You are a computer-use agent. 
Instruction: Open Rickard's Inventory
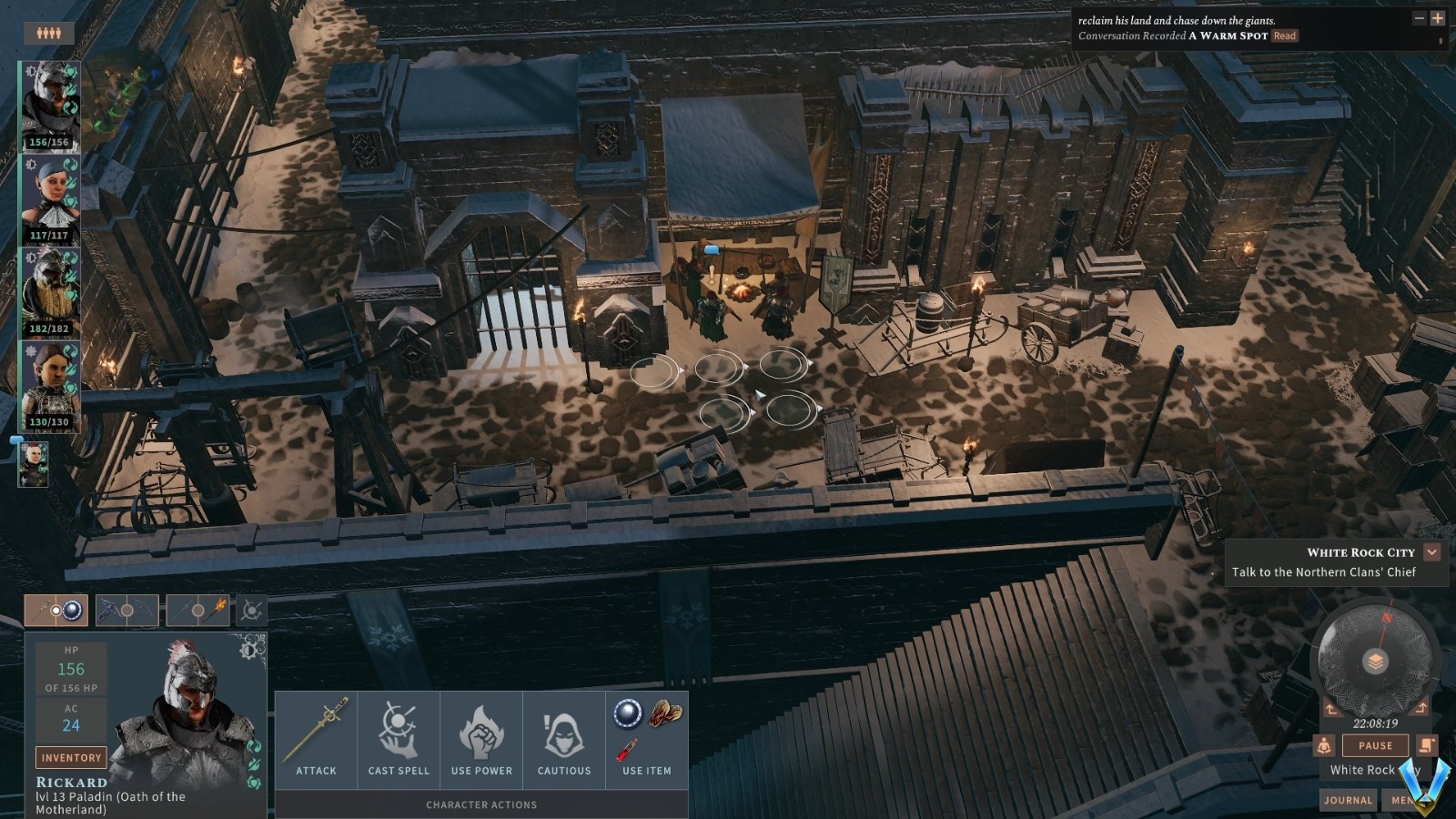(71, 757)
